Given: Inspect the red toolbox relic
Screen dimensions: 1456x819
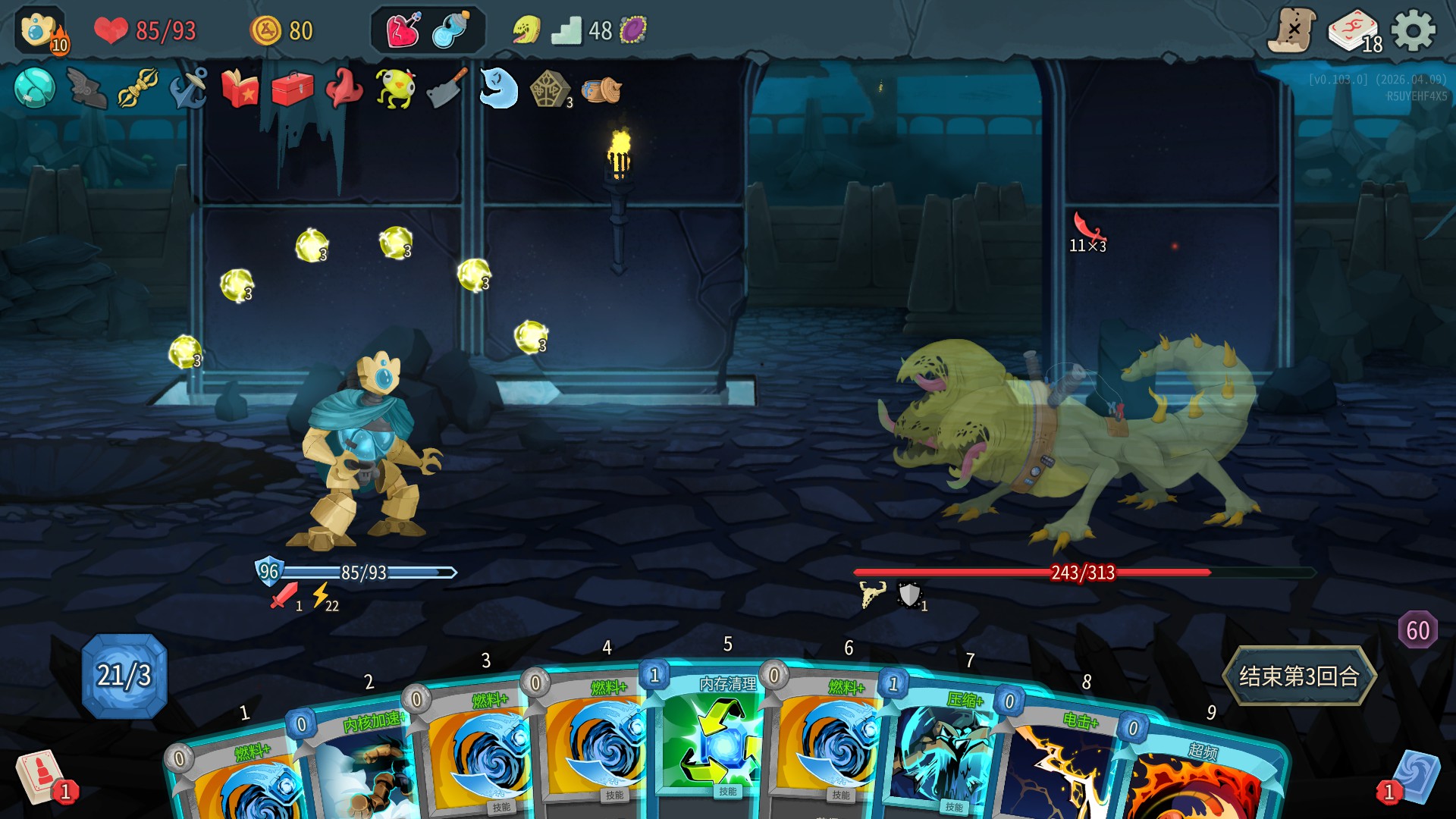Looking at the screenshot, I should 292,89.
